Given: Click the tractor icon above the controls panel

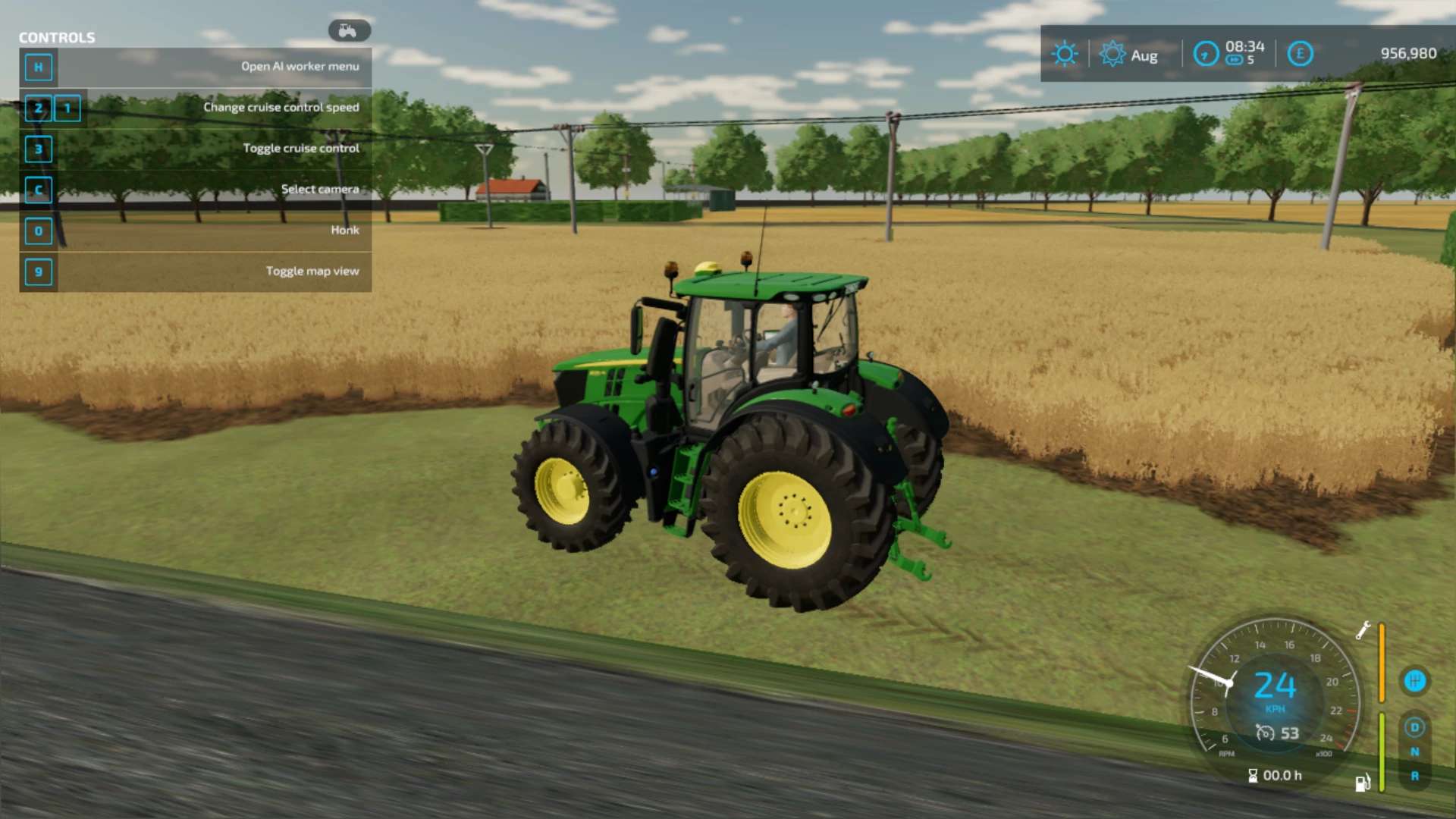Looking at the screenshot, I should coord(349,30).
